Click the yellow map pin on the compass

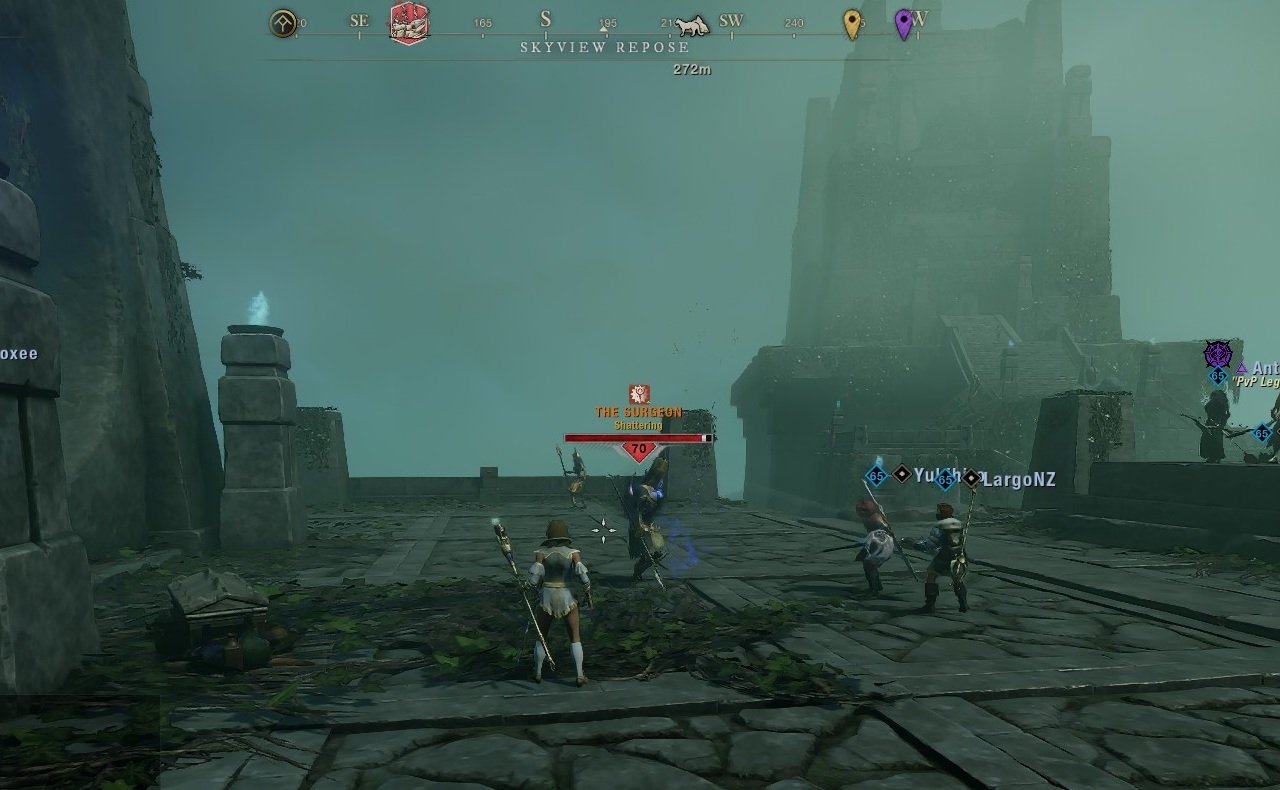coord(852,23)
